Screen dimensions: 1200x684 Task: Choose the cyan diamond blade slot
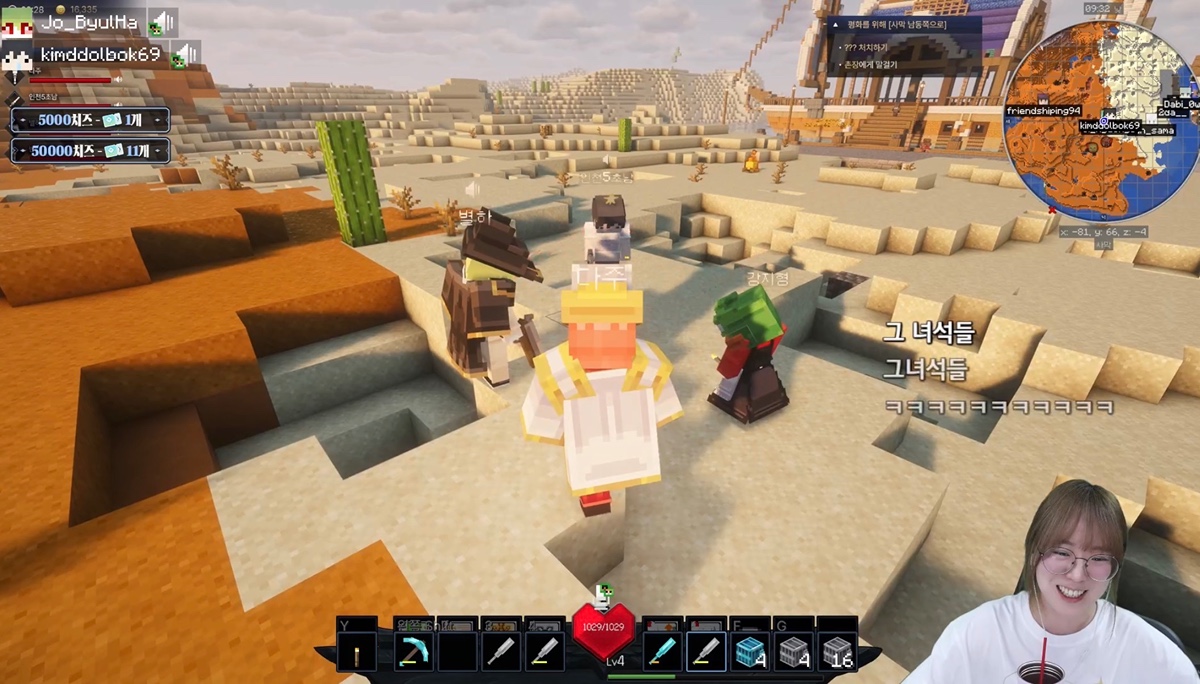pyautogui.click(x=663, y=652)
